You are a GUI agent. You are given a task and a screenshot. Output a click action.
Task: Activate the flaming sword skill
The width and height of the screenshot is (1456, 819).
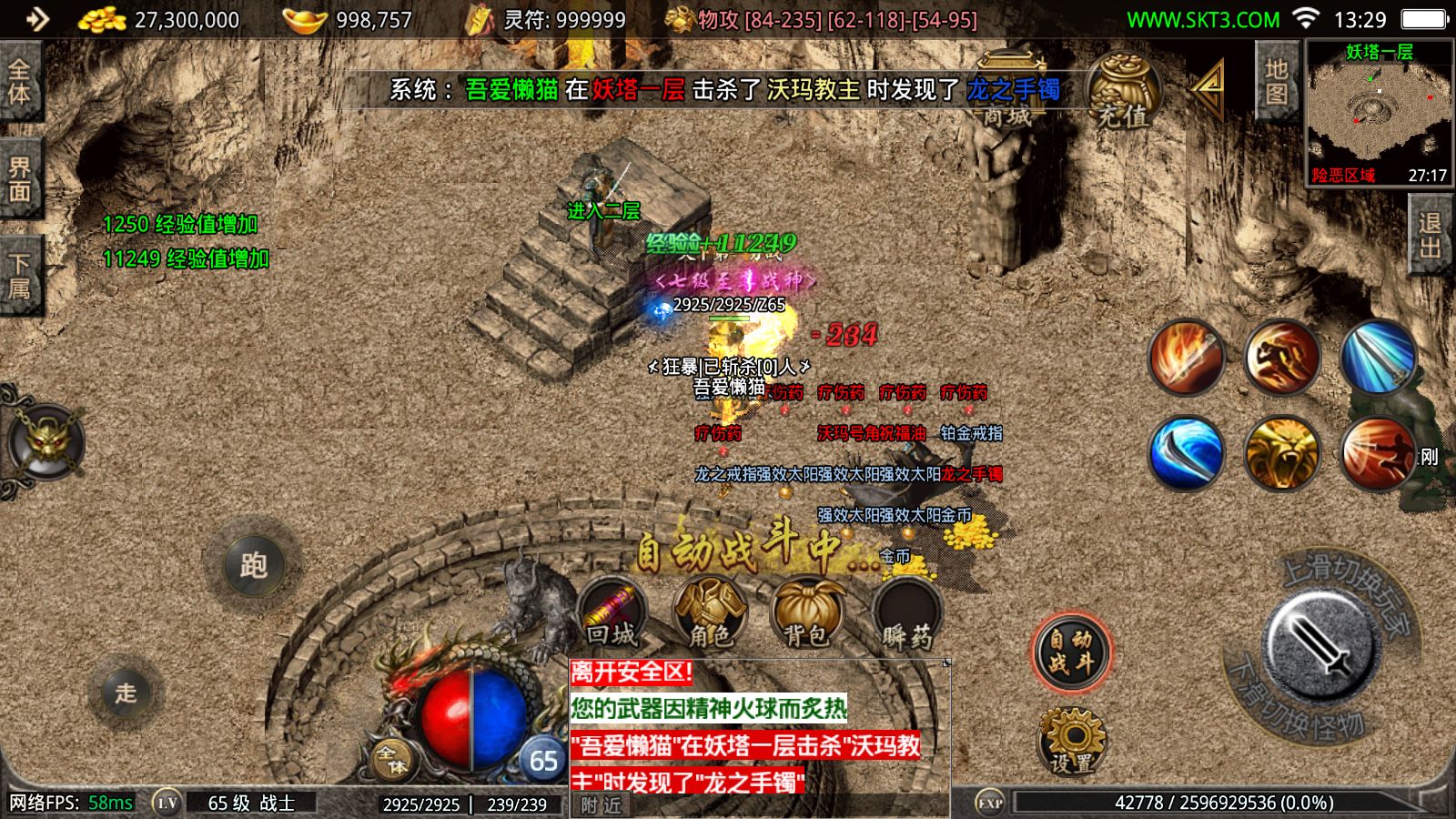[1186, 357]
